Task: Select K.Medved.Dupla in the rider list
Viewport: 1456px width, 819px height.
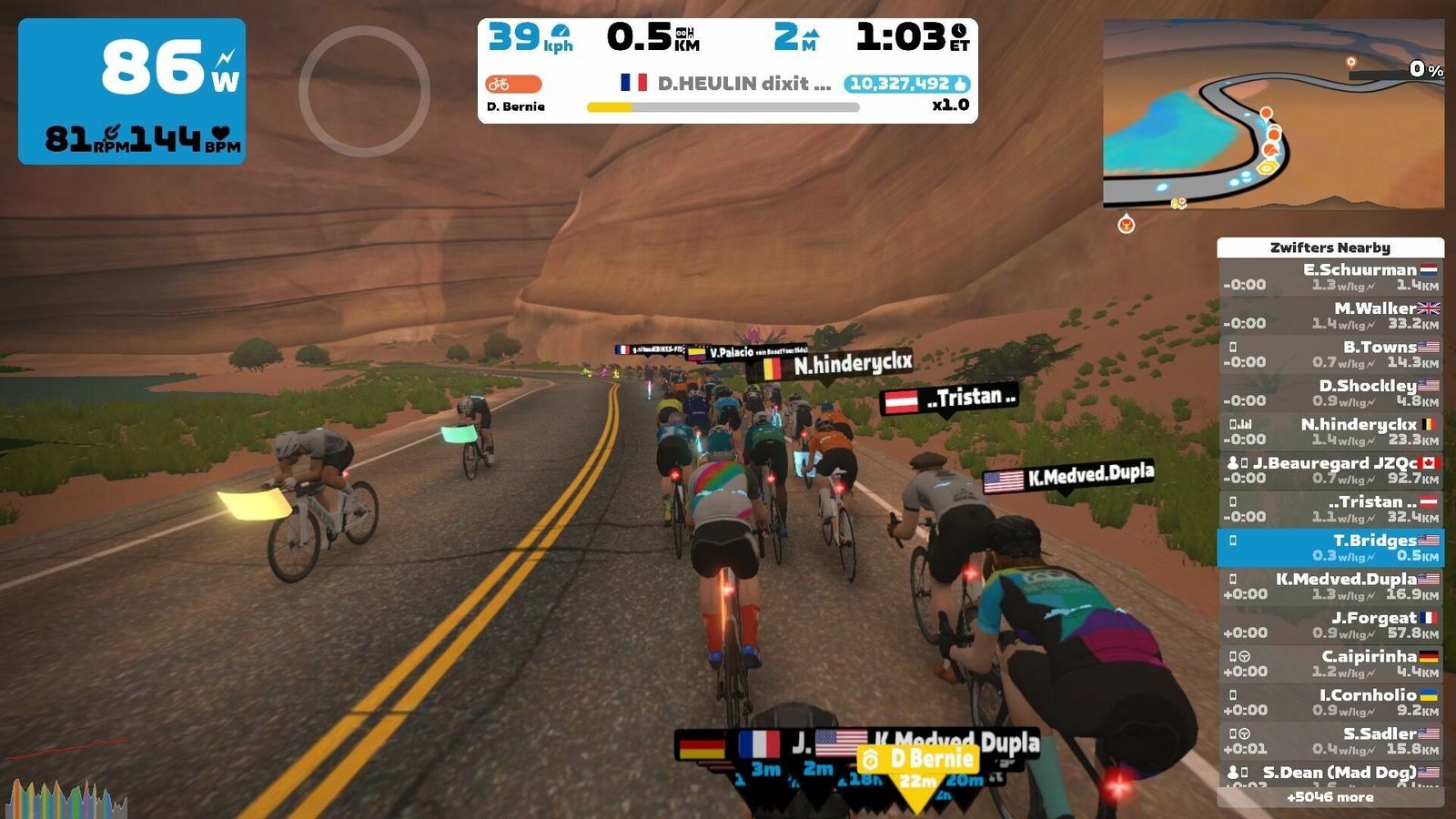Action: pos(1330,586)
